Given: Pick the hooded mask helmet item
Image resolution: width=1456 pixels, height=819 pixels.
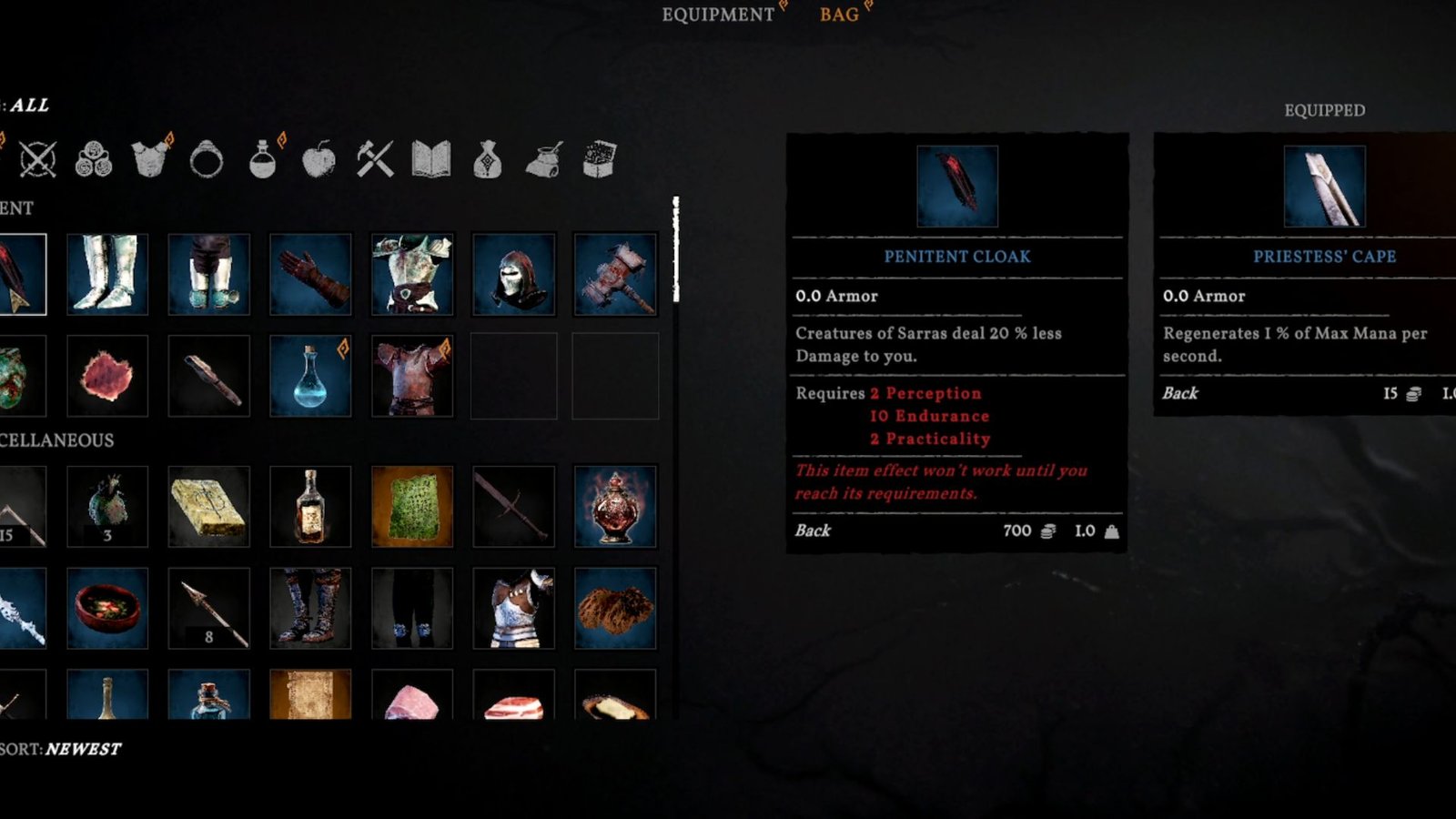Looking at the screenshot, I should point(514,274).
